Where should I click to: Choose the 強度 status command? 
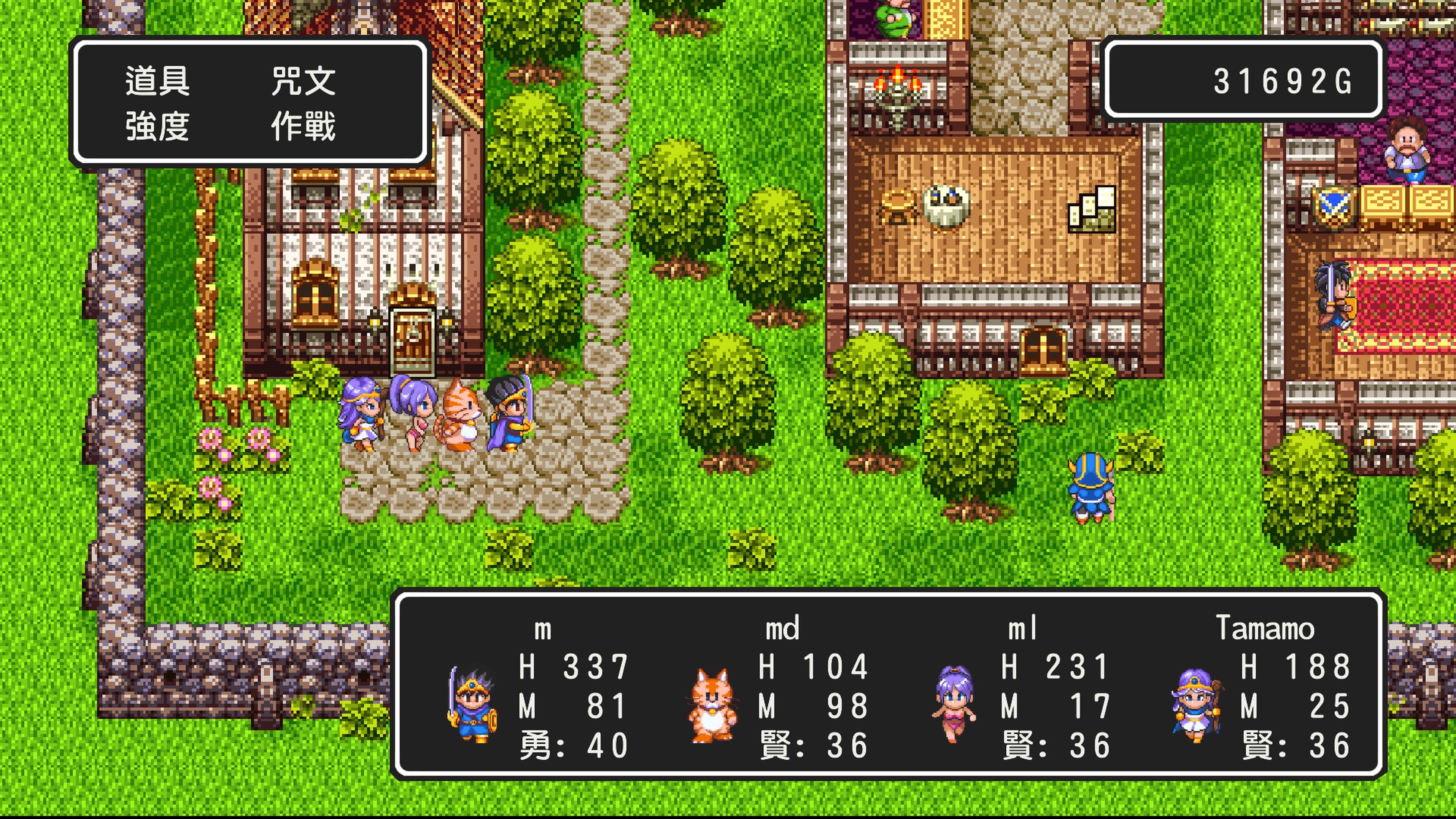pos(157,126)
